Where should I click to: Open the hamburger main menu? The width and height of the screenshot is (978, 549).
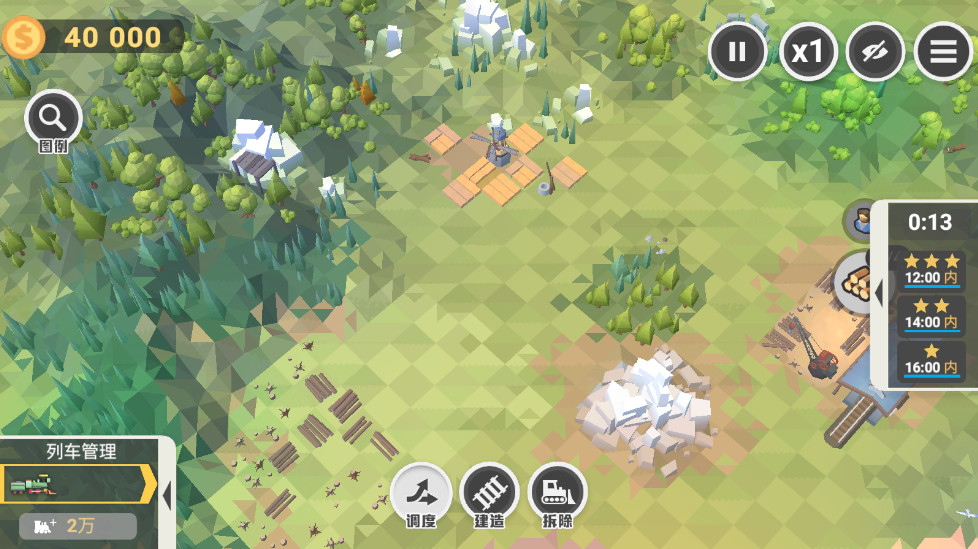[x=943, y=51]
